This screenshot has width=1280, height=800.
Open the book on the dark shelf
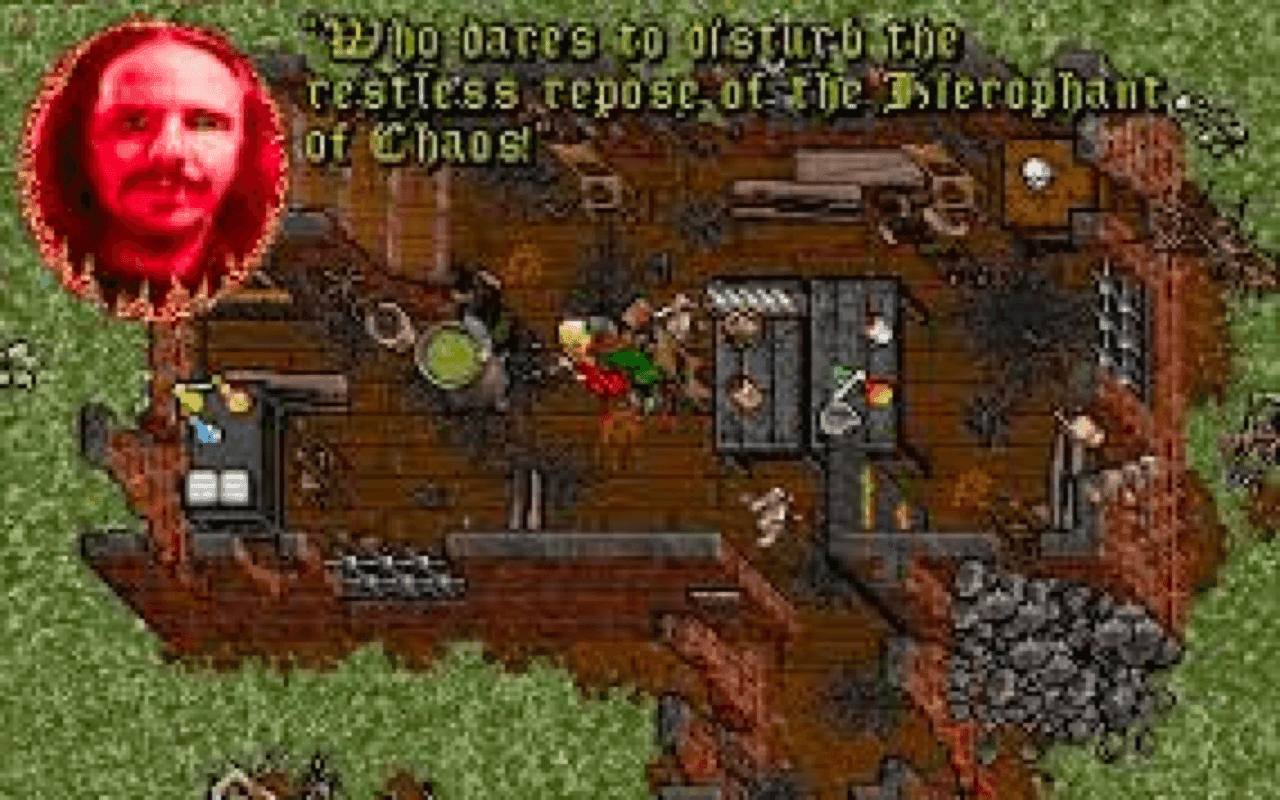pyautogui.click(x=203, y=488)
